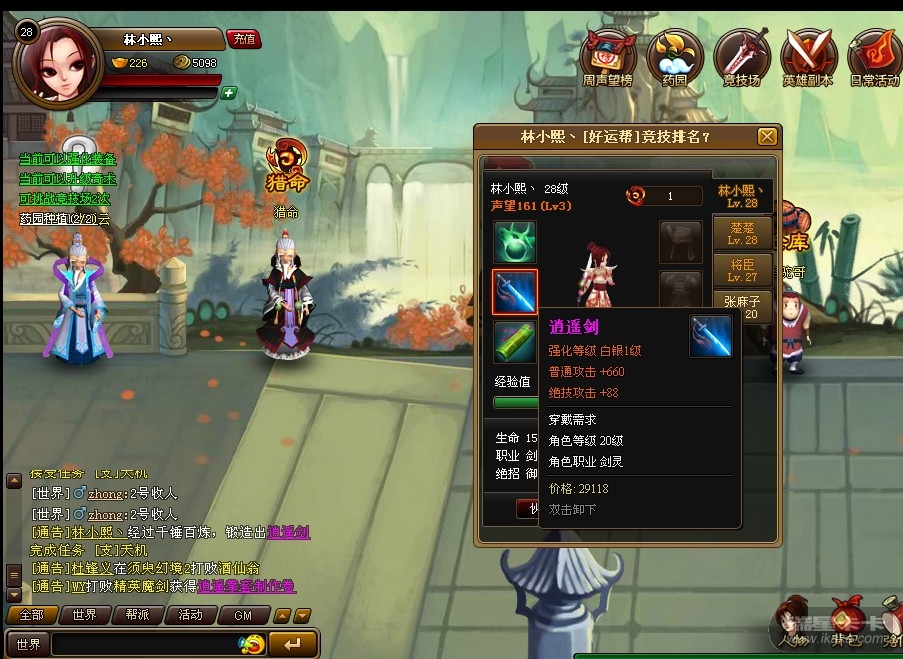This screenshot has width=903, height=659.
Task: Switch chat to the 活动 events tab
Action: click(x=190, y=615)
